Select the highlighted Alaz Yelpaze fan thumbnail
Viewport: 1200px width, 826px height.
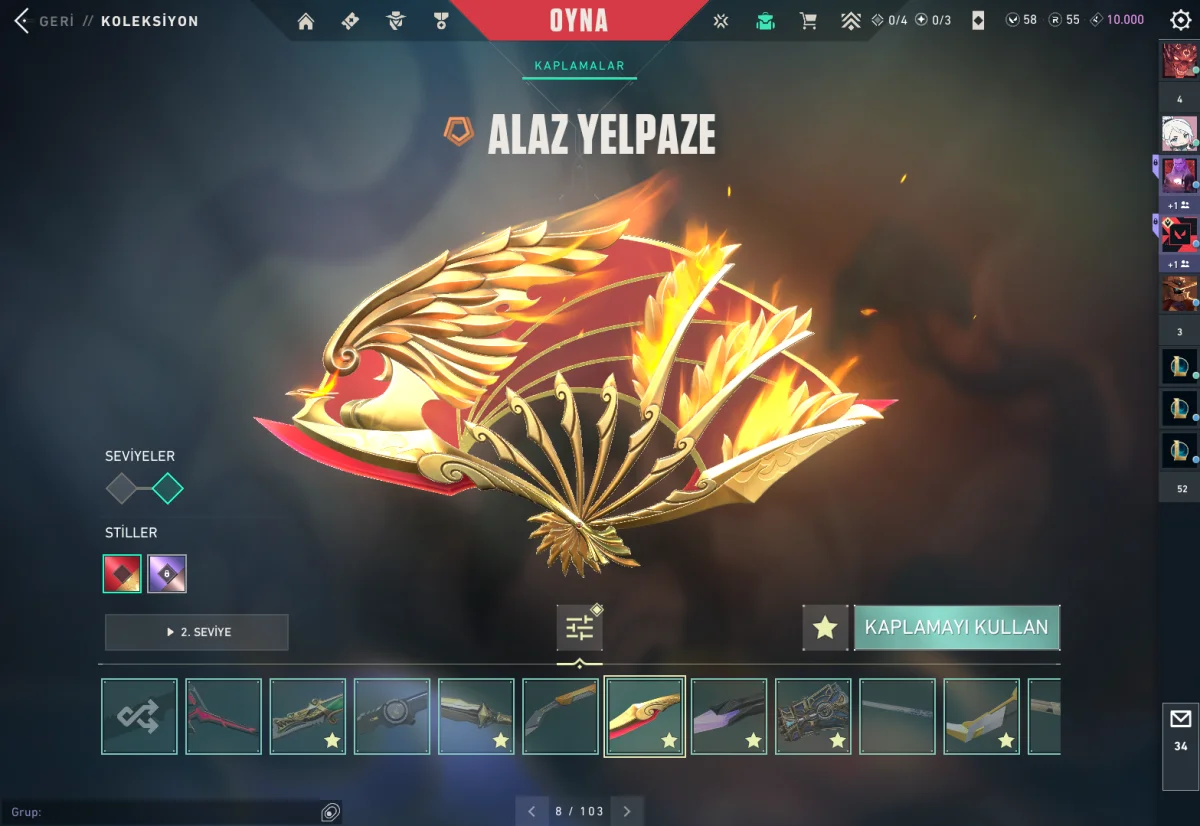645,716
